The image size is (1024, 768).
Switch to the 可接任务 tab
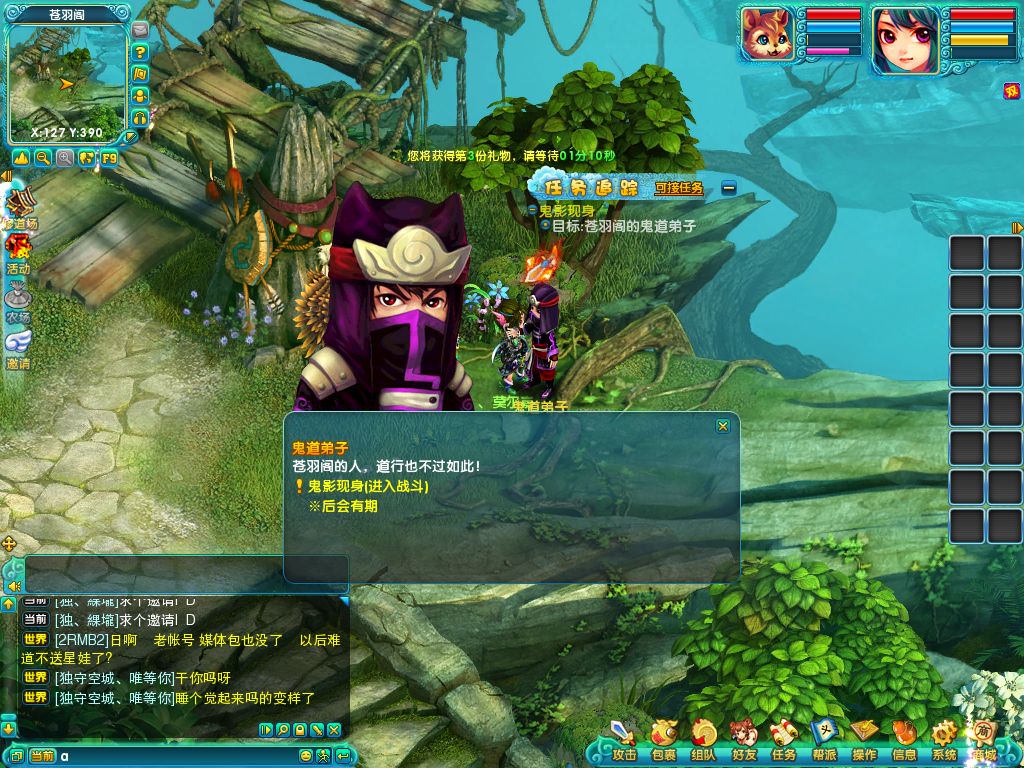pos(679,188)
